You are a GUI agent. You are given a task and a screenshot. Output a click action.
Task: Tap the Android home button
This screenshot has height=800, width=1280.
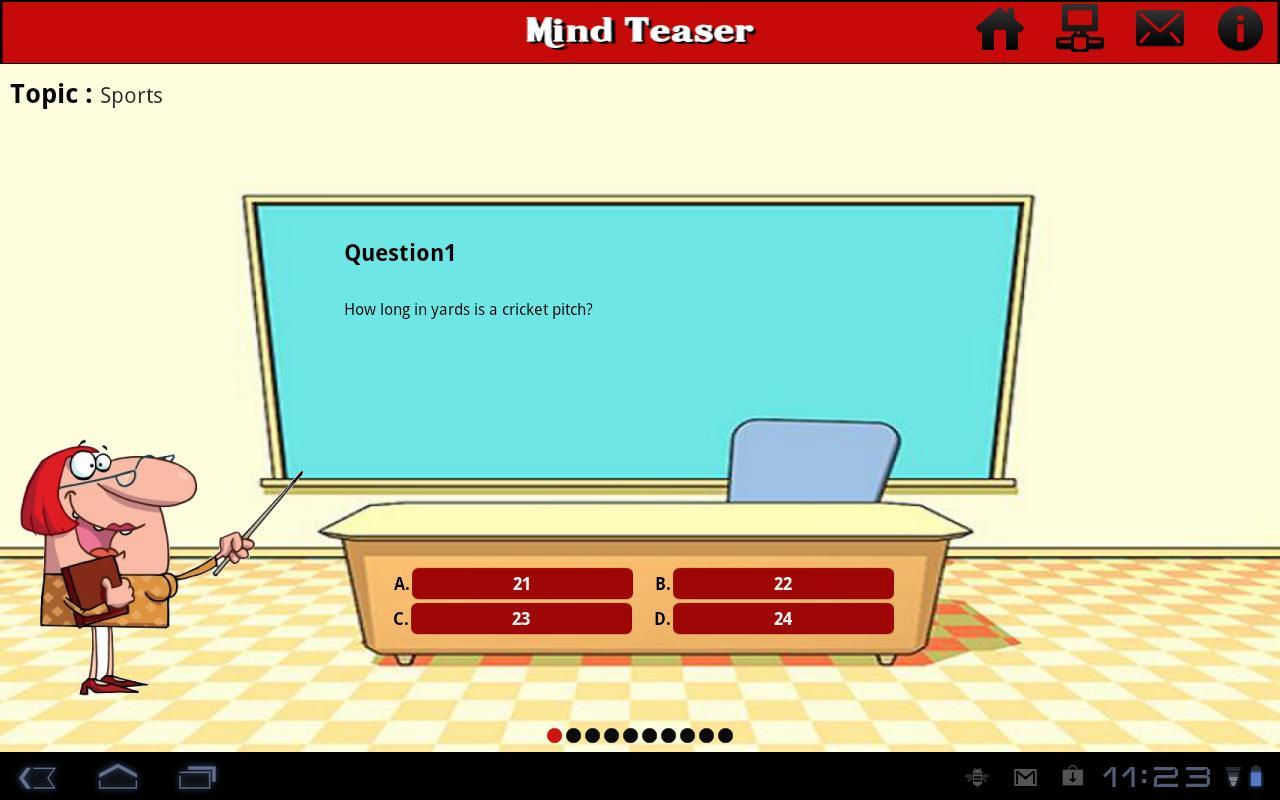click(x=117, y=777)
